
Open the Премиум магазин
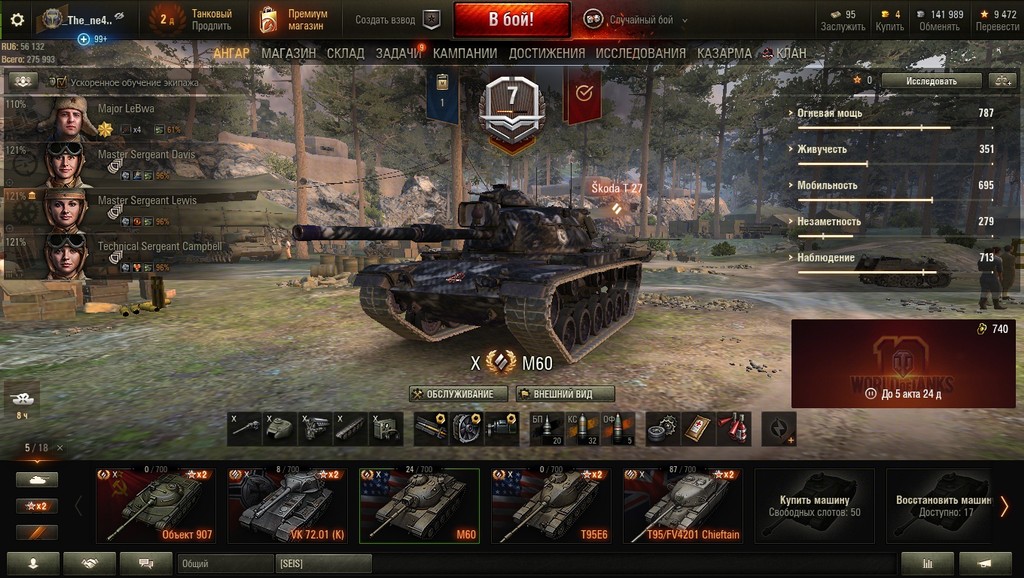pos(295,19)
